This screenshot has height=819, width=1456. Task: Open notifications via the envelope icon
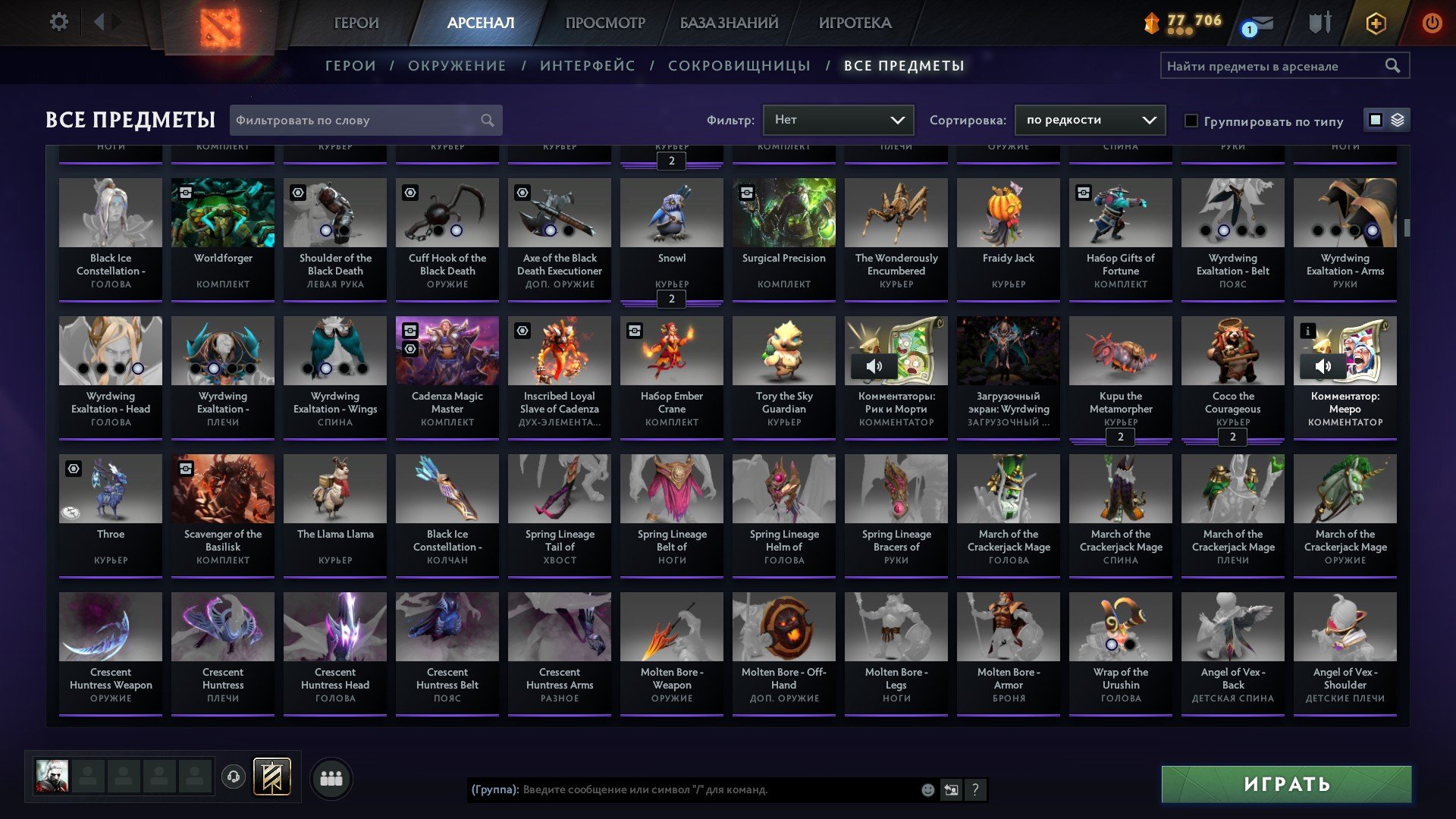pyautogui.click(x=1261, y=23)
